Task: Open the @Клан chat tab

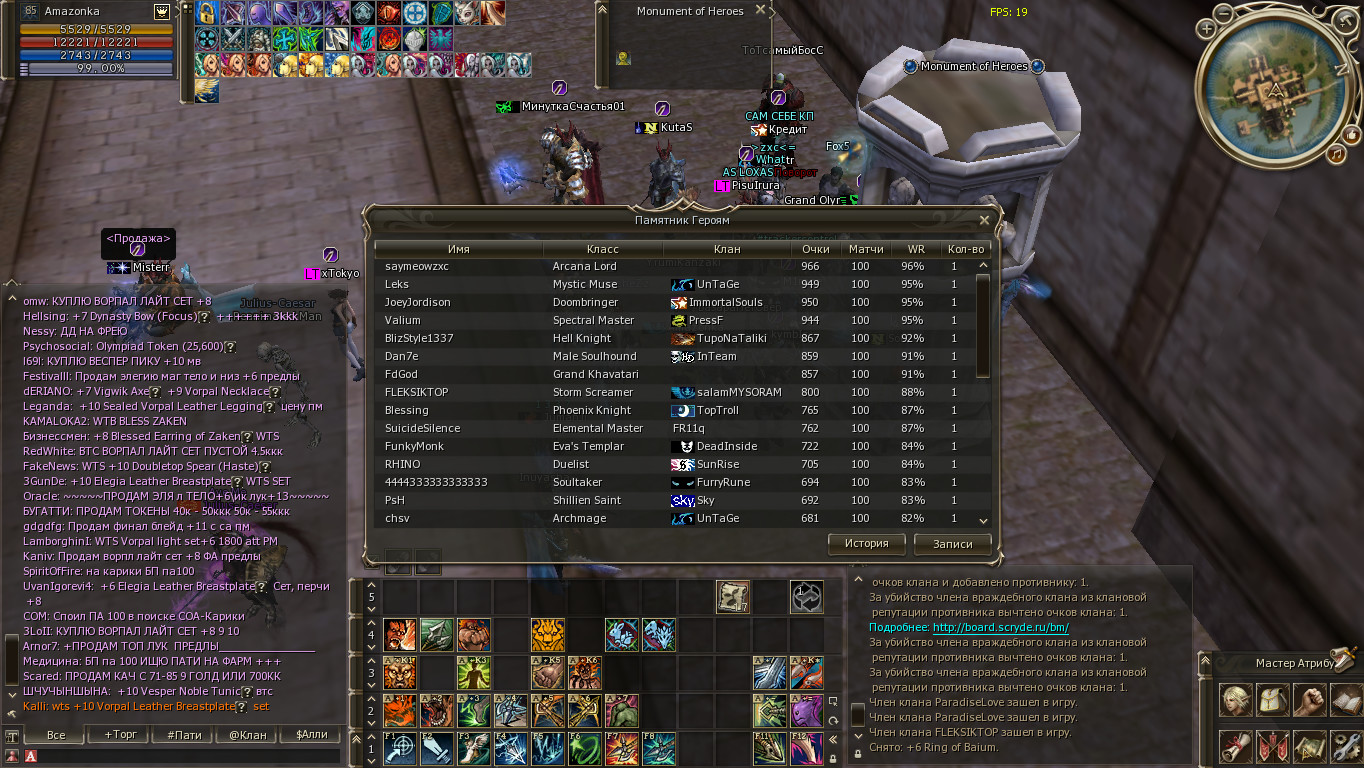Action: [248, 734]
